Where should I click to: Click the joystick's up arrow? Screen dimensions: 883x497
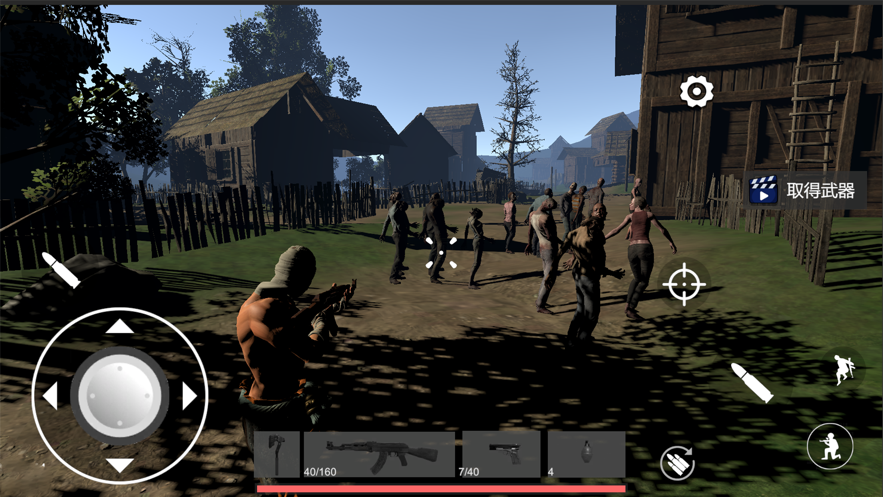coord(120,326)
